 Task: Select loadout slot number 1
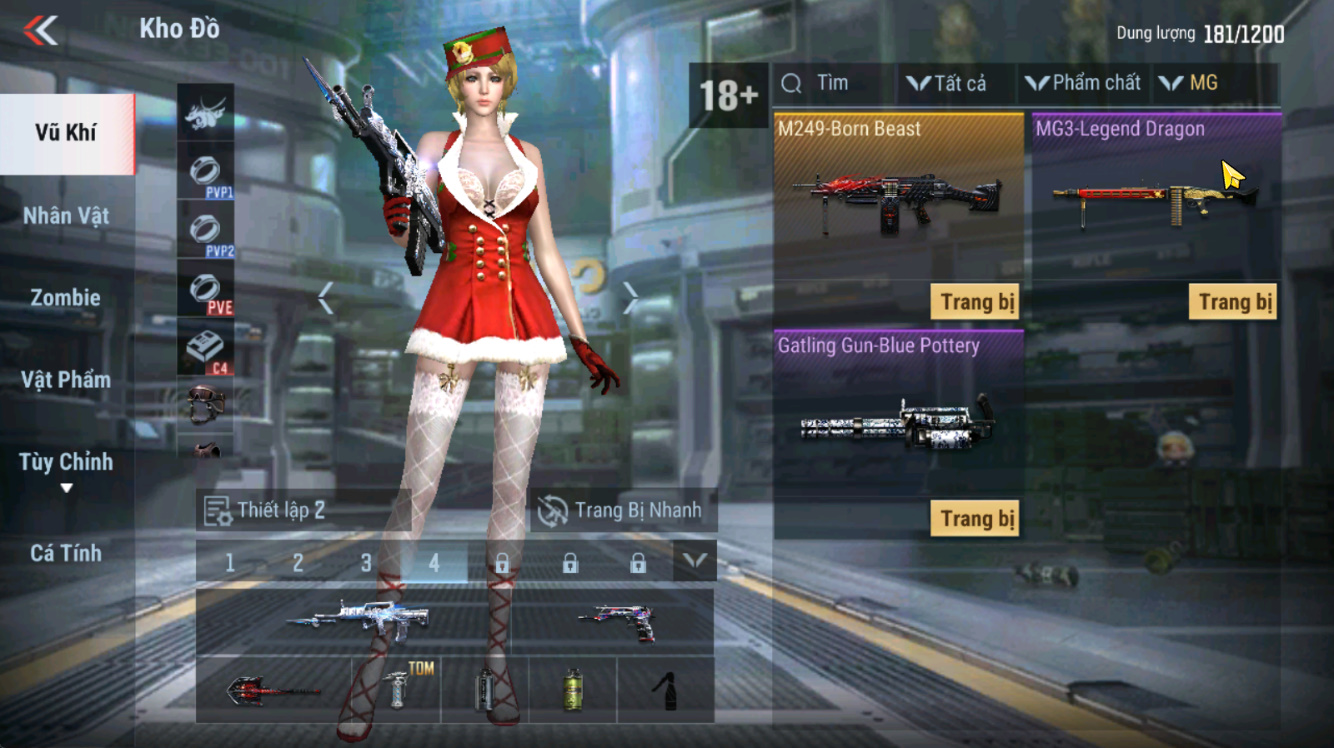point(230,563)
